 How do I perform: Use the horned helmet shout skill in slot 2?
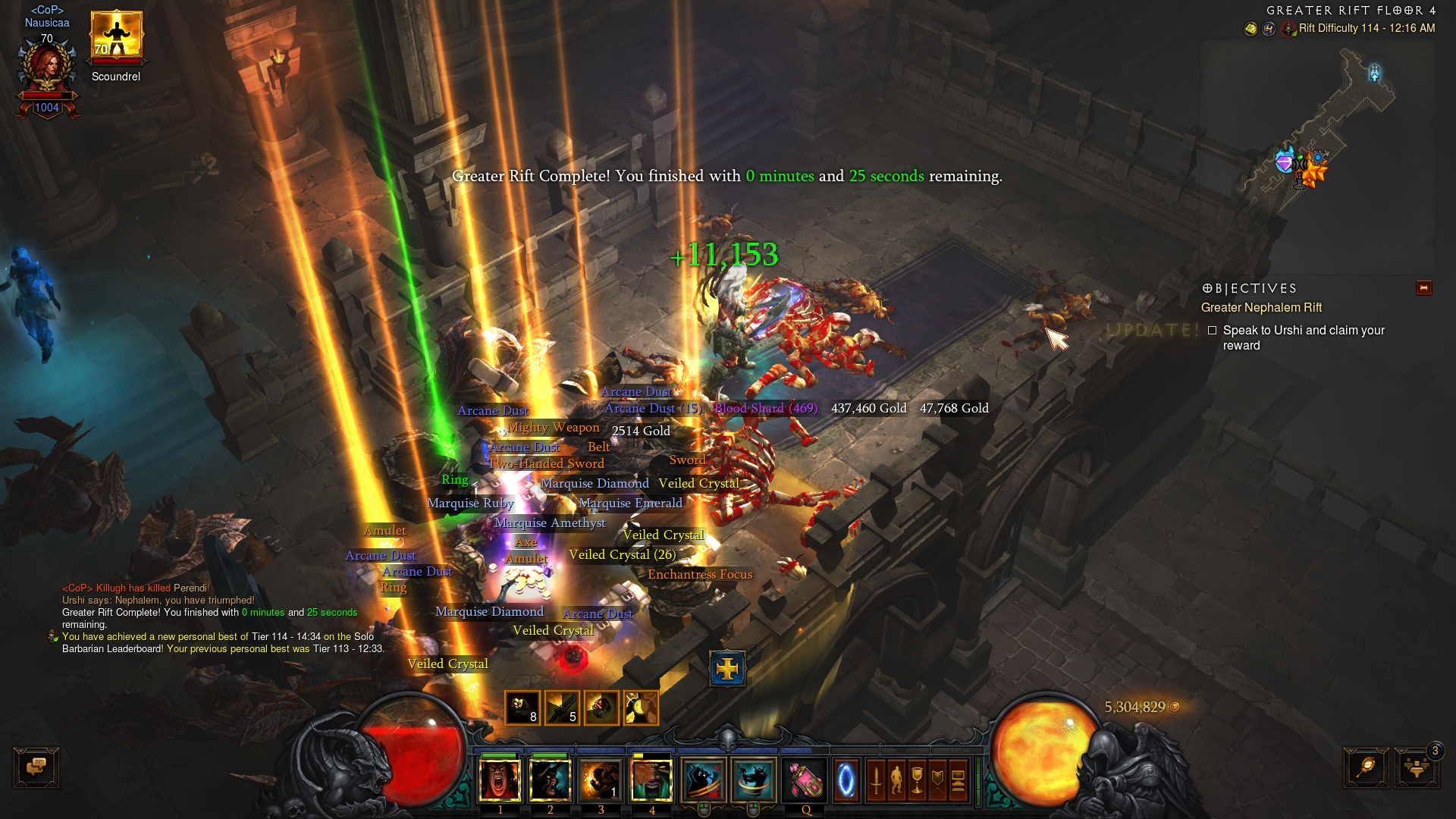[x=550, y=780]
